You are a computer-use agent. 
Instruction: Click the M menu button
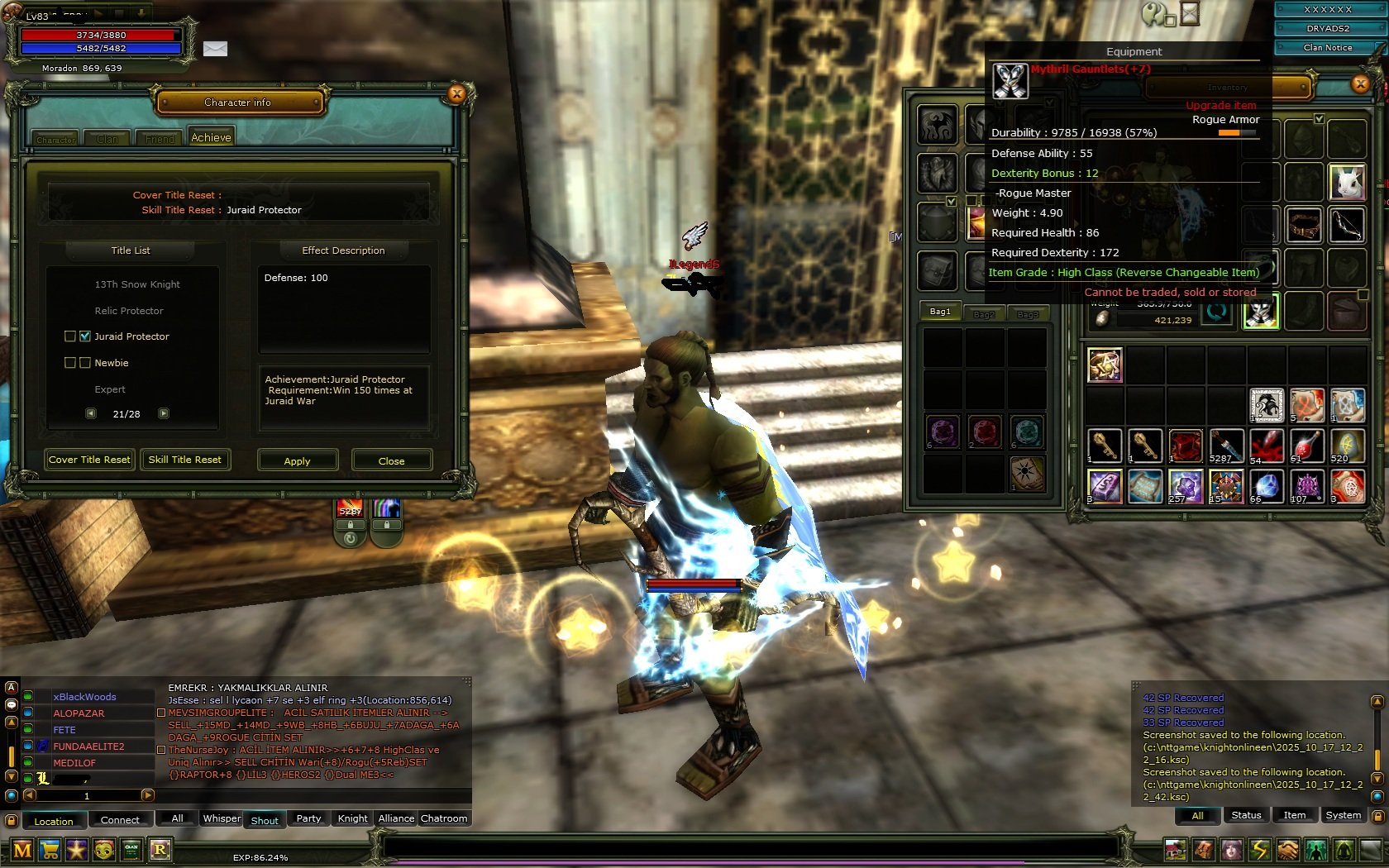point(23,850)
